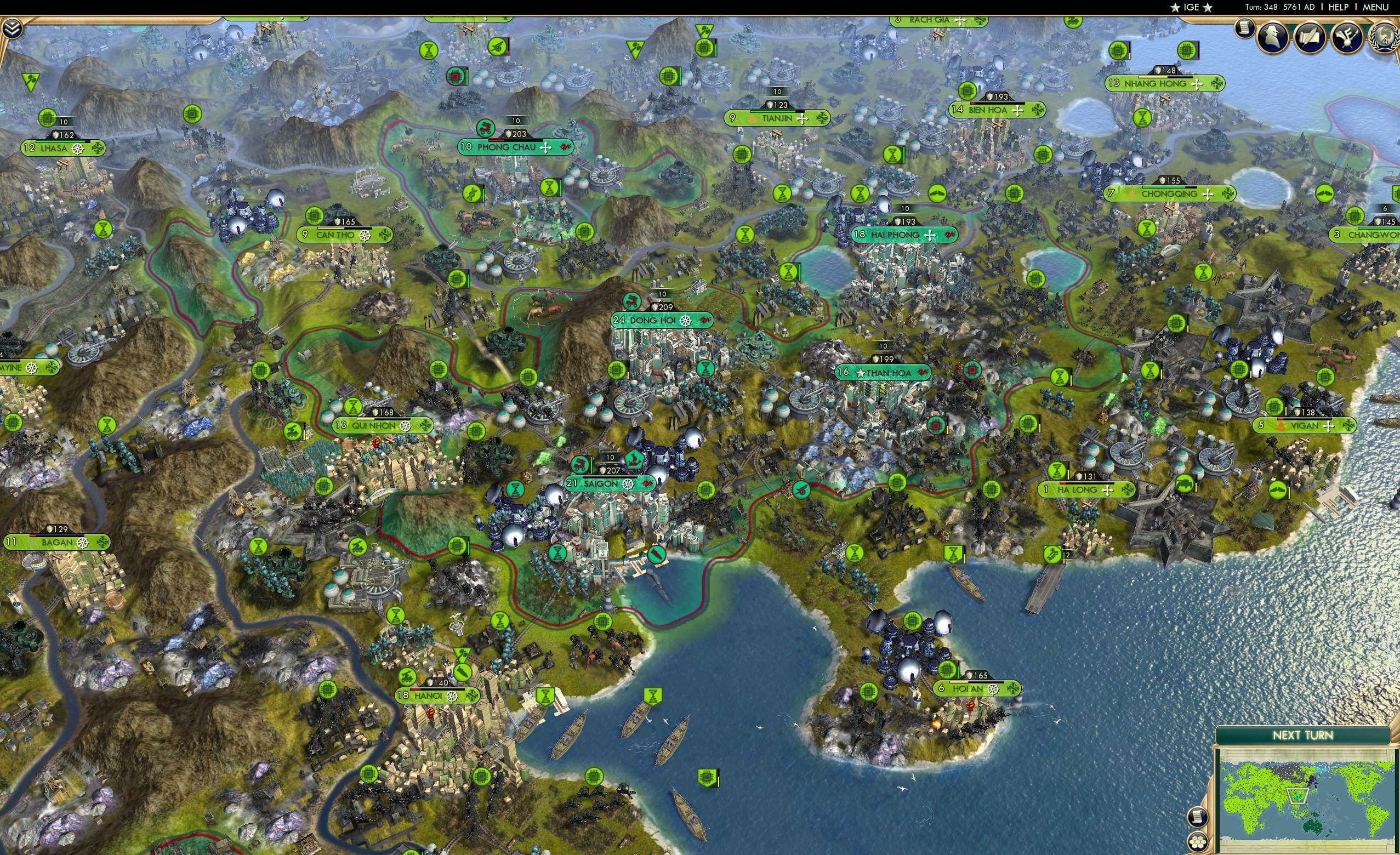The image size is (1400, 855).
Task: Open the HELP menu
Action: click(x=1339, y=7)
